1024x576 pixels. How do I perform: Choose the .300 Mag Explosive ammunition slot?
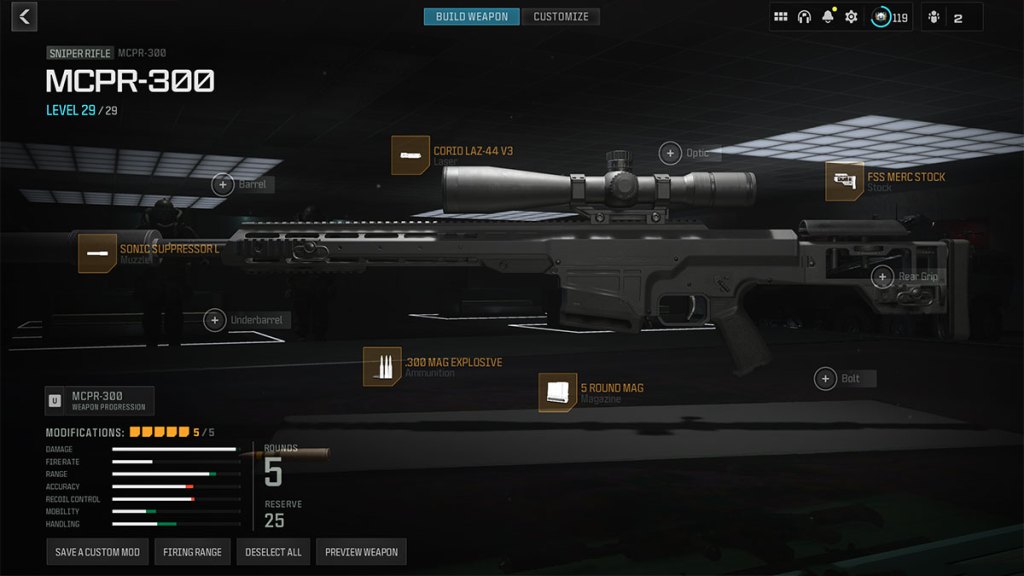tap(382, 367)
